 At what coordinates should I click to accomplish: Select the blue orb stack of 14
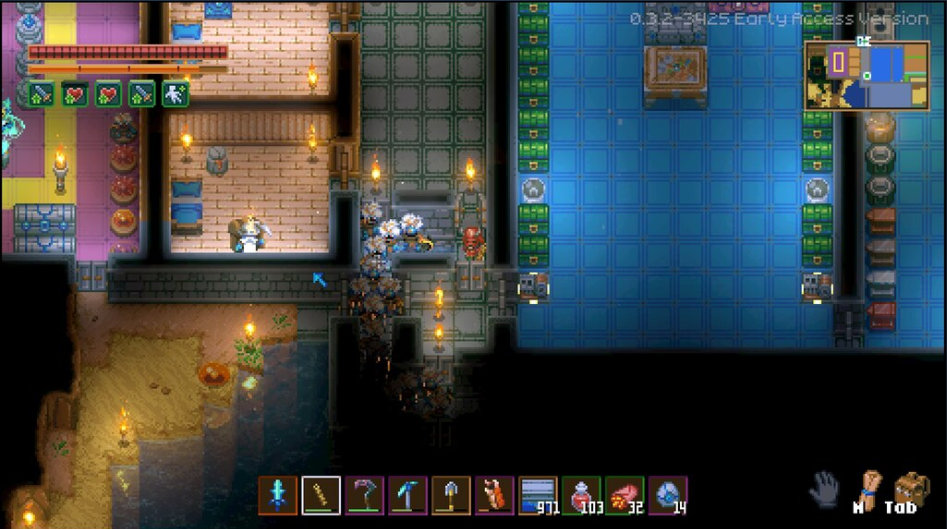(668, 495)
